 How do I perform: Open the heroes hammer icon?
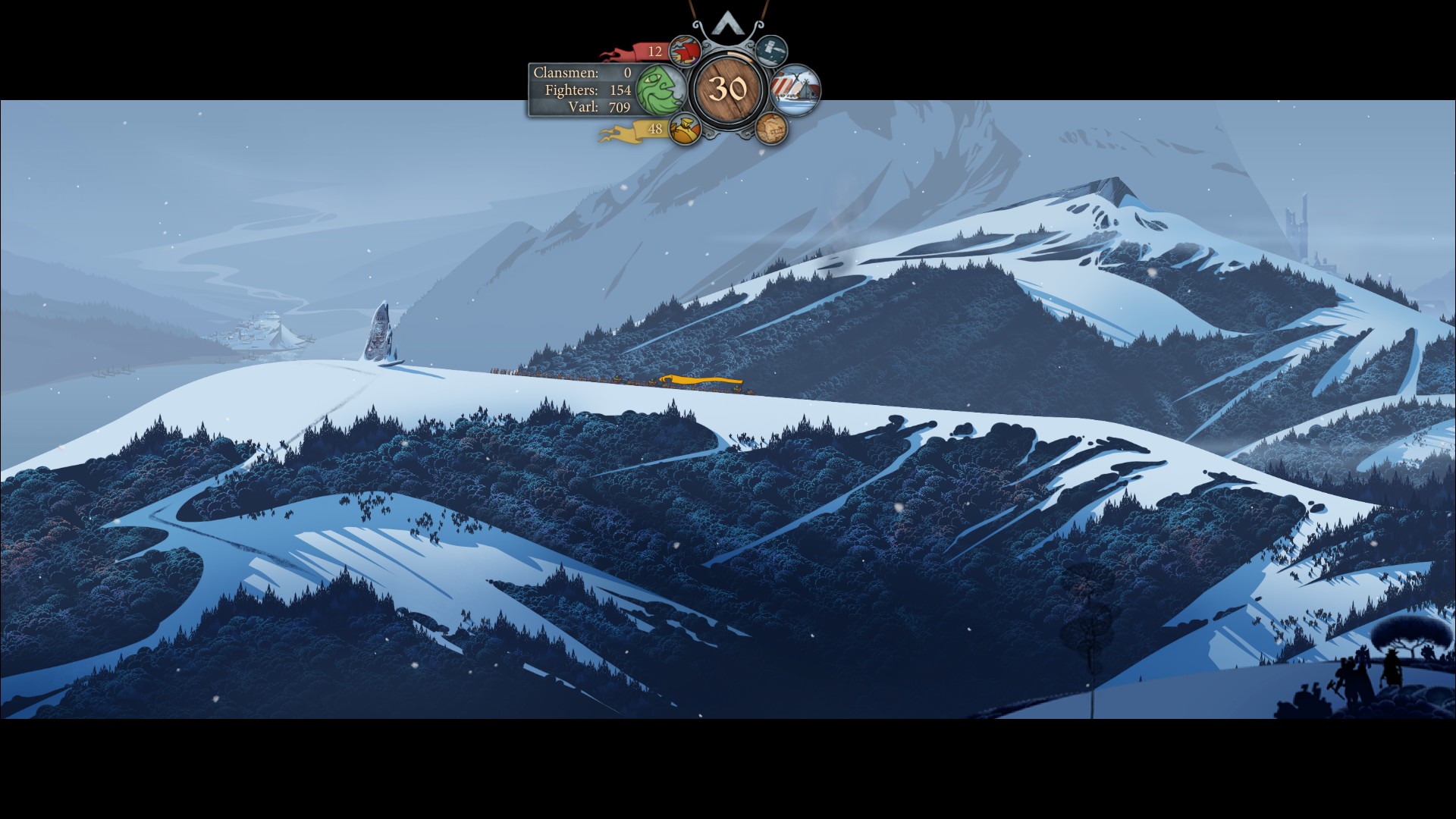pos(771,50)
